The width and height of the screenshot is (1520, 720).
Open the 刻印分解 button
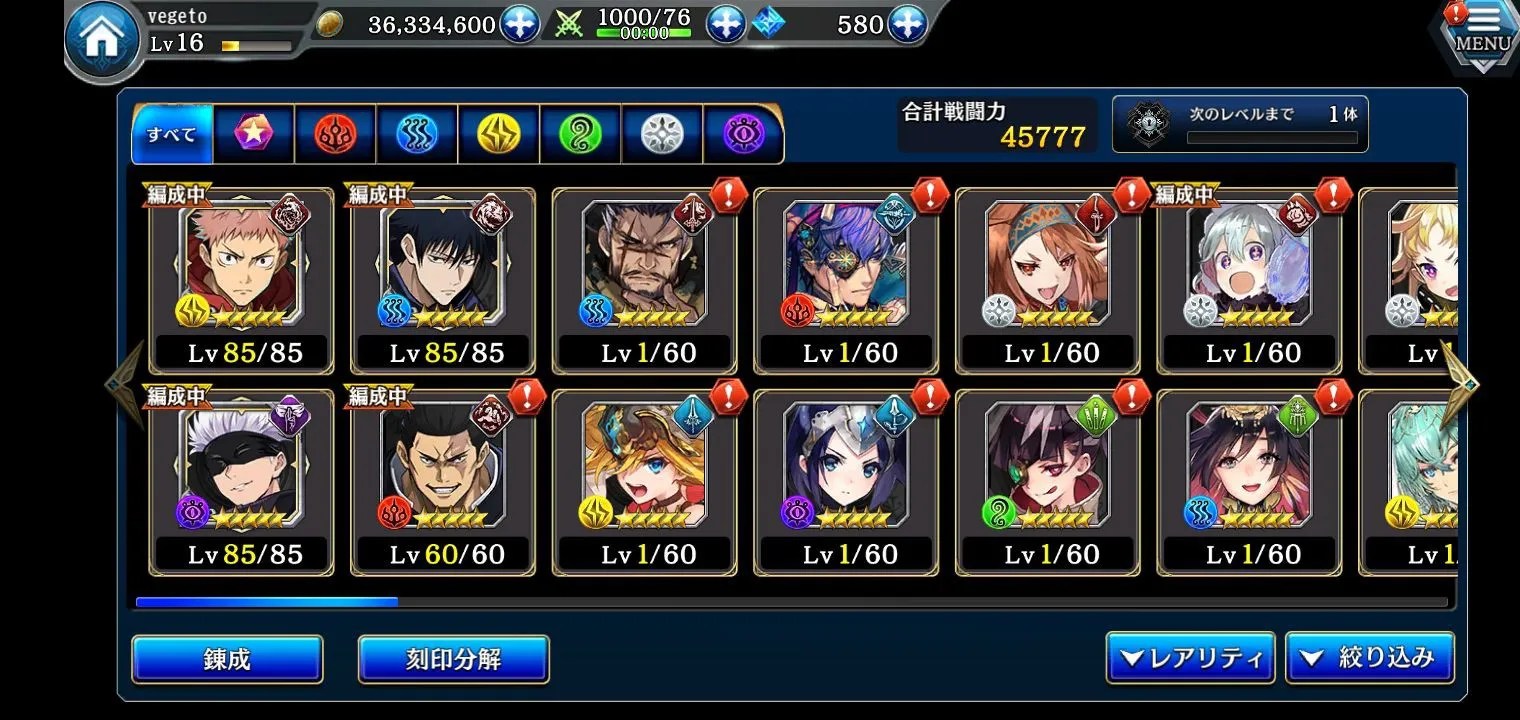(x=453, y=659)
